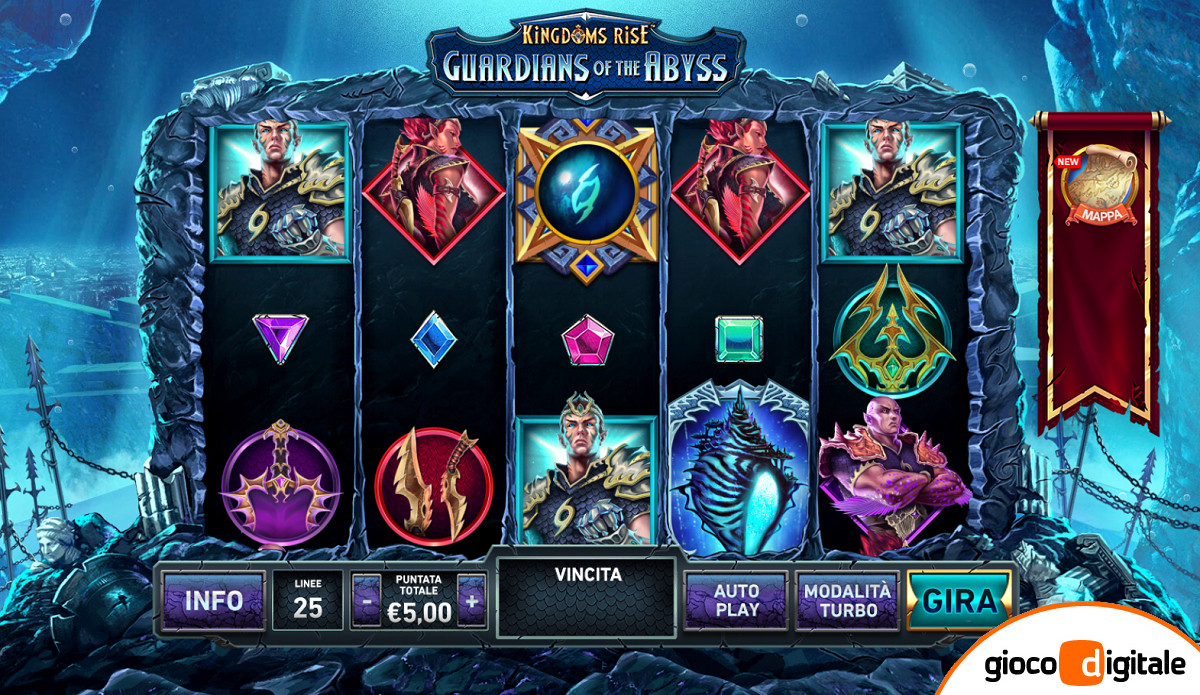Increase total bet with plus button
The width and height of the screenshot is (1200, 695).
[x=472, y=602]
